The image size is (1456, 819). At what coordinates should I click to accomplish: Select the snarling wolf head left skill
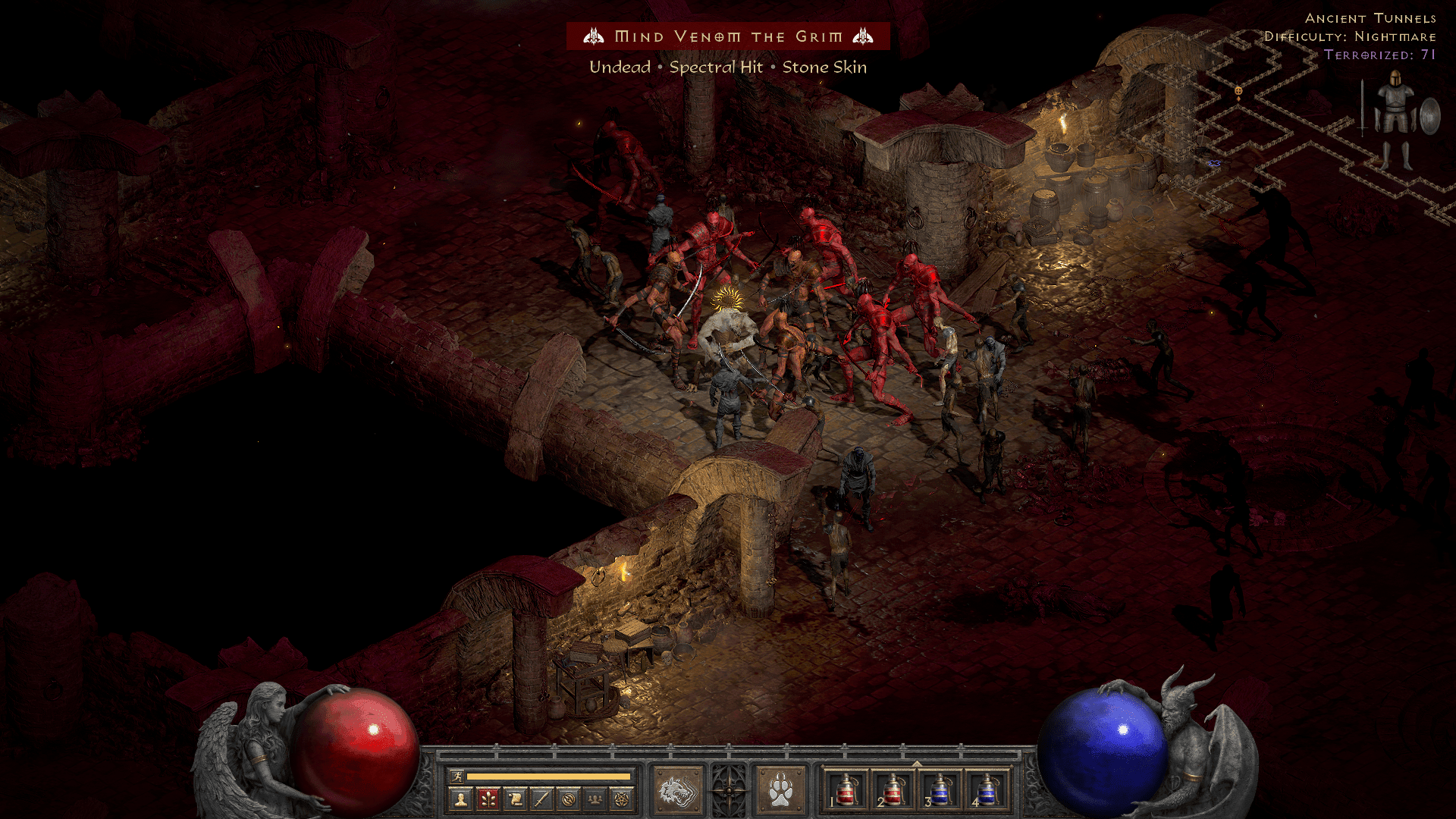click(678, 792)
